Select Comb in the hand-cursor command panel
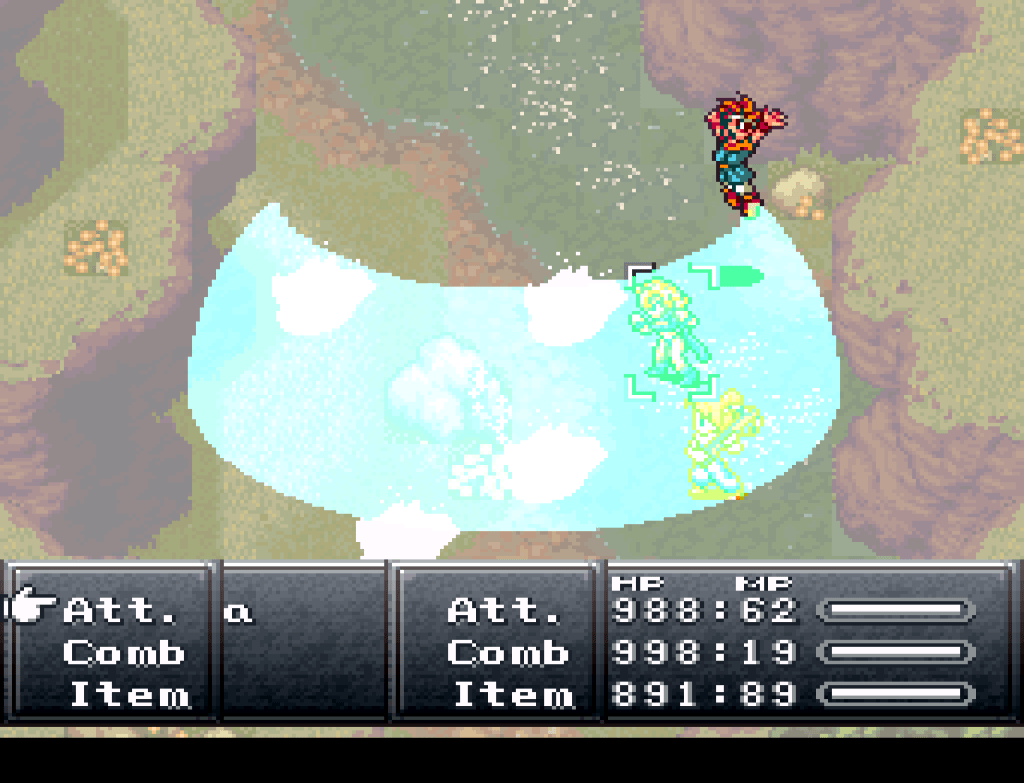 pos(124,653)
